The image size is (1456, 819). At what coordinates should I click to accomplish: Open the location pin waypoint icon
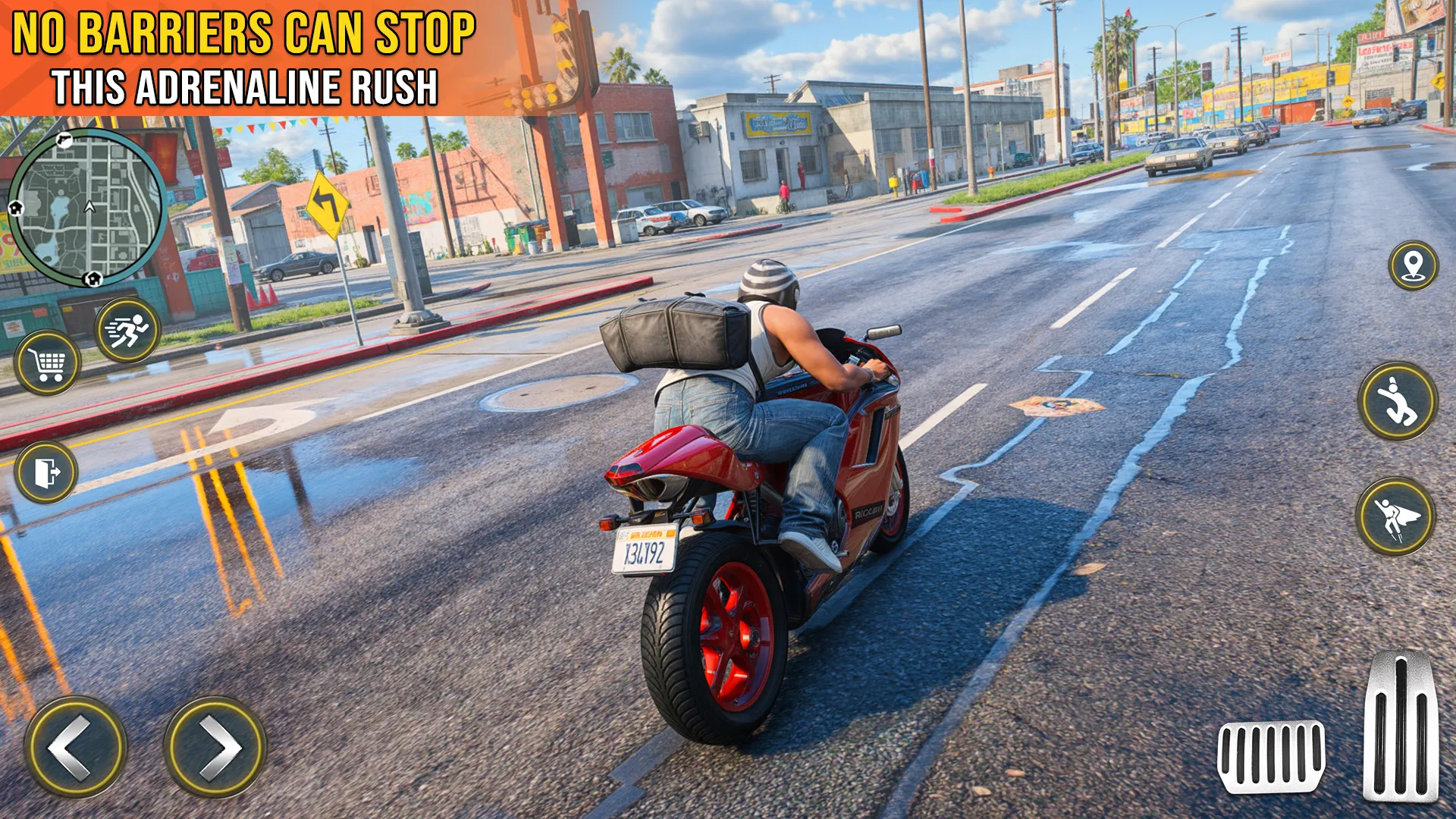tap(1415, 266)
